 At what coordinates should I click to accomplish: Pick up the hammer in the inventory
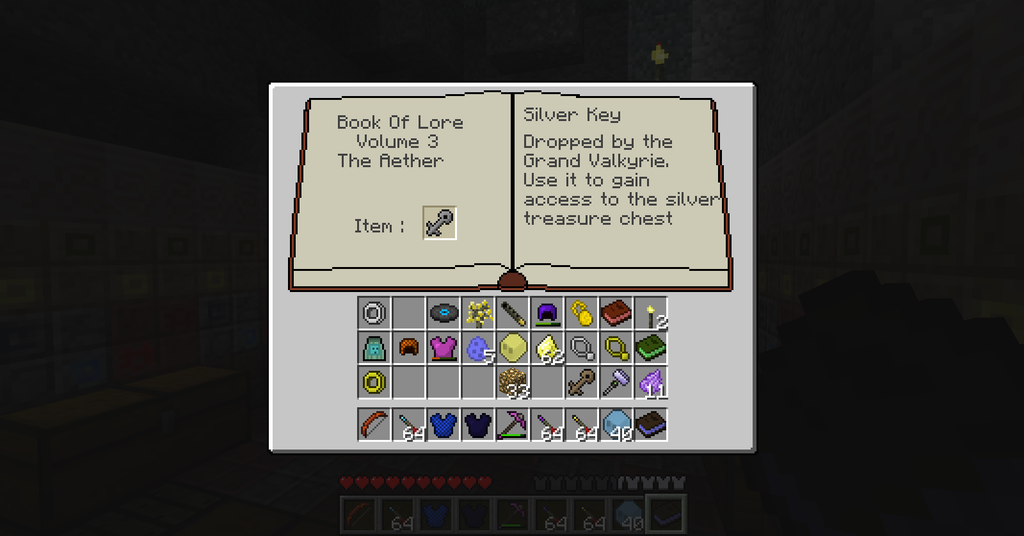click(616, 381)
